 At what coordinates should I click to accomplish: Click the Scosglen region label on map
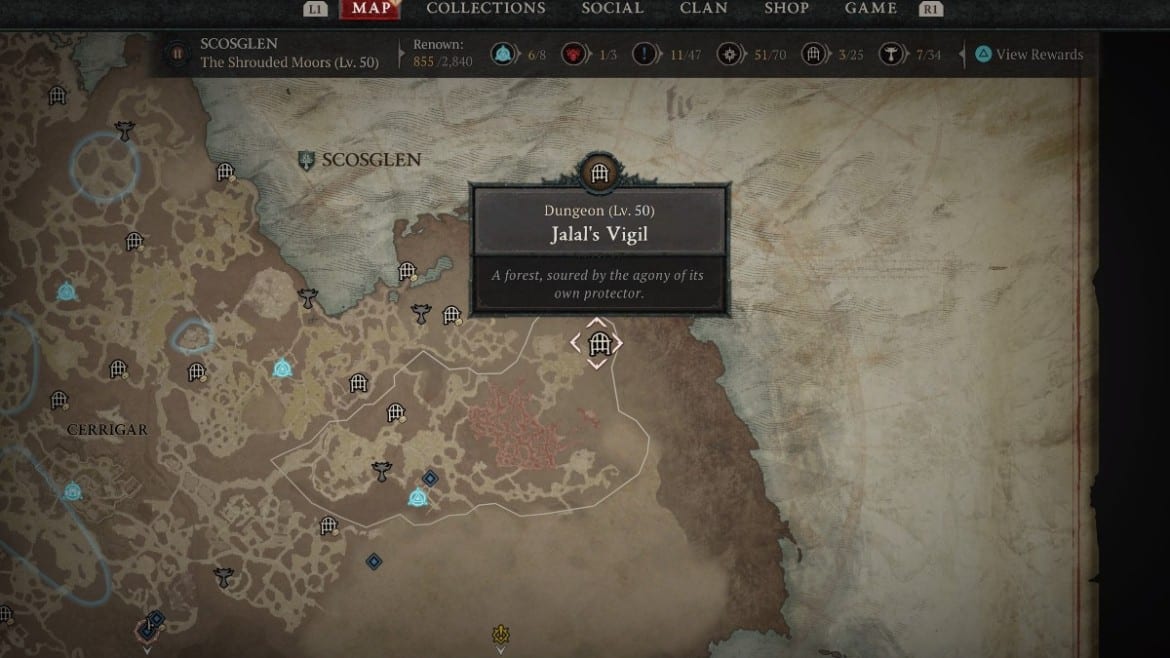coord(370,160)
